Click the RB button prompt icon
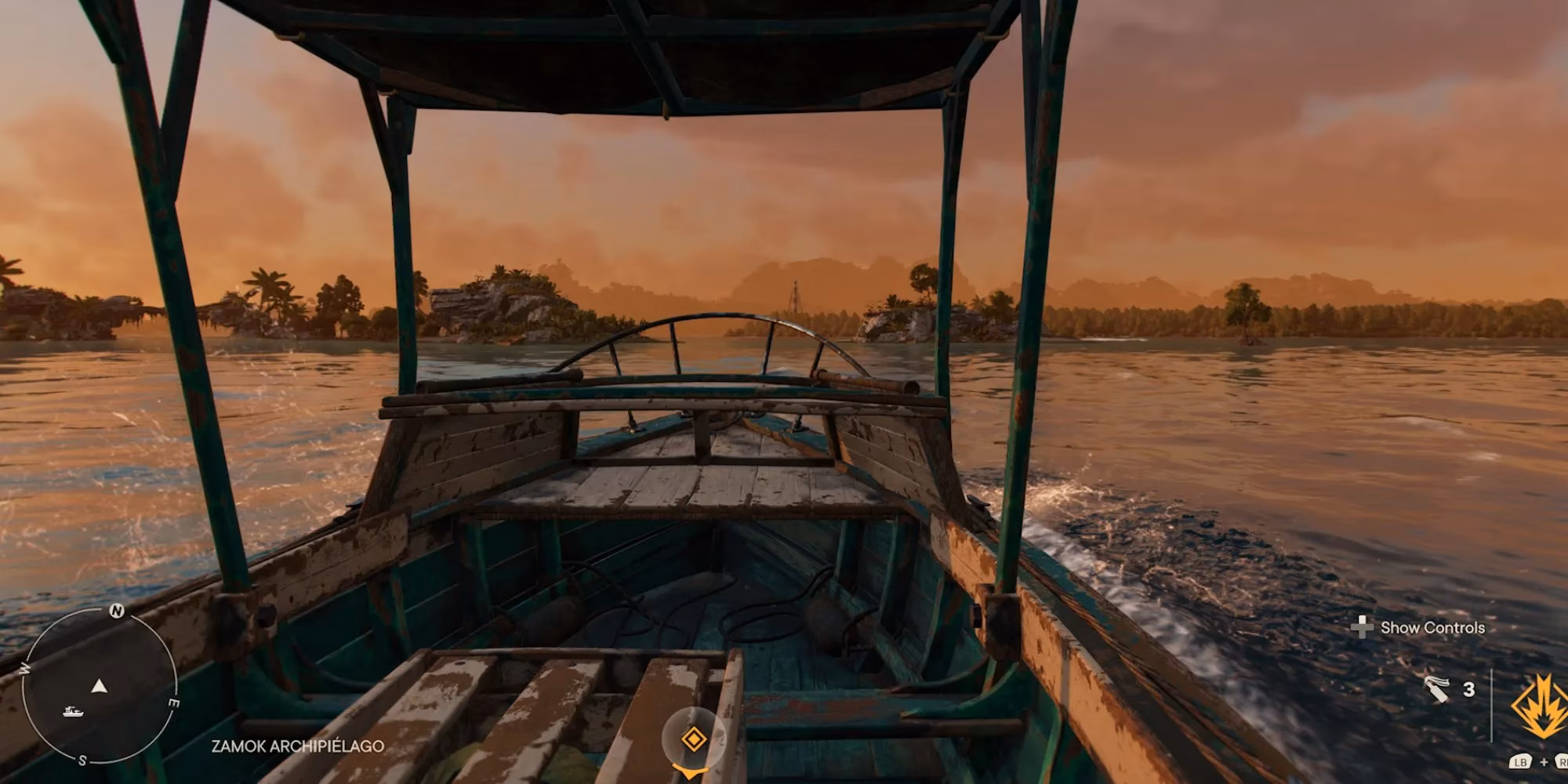This screenshot has height=784, width=1568. pos(1563,761)
